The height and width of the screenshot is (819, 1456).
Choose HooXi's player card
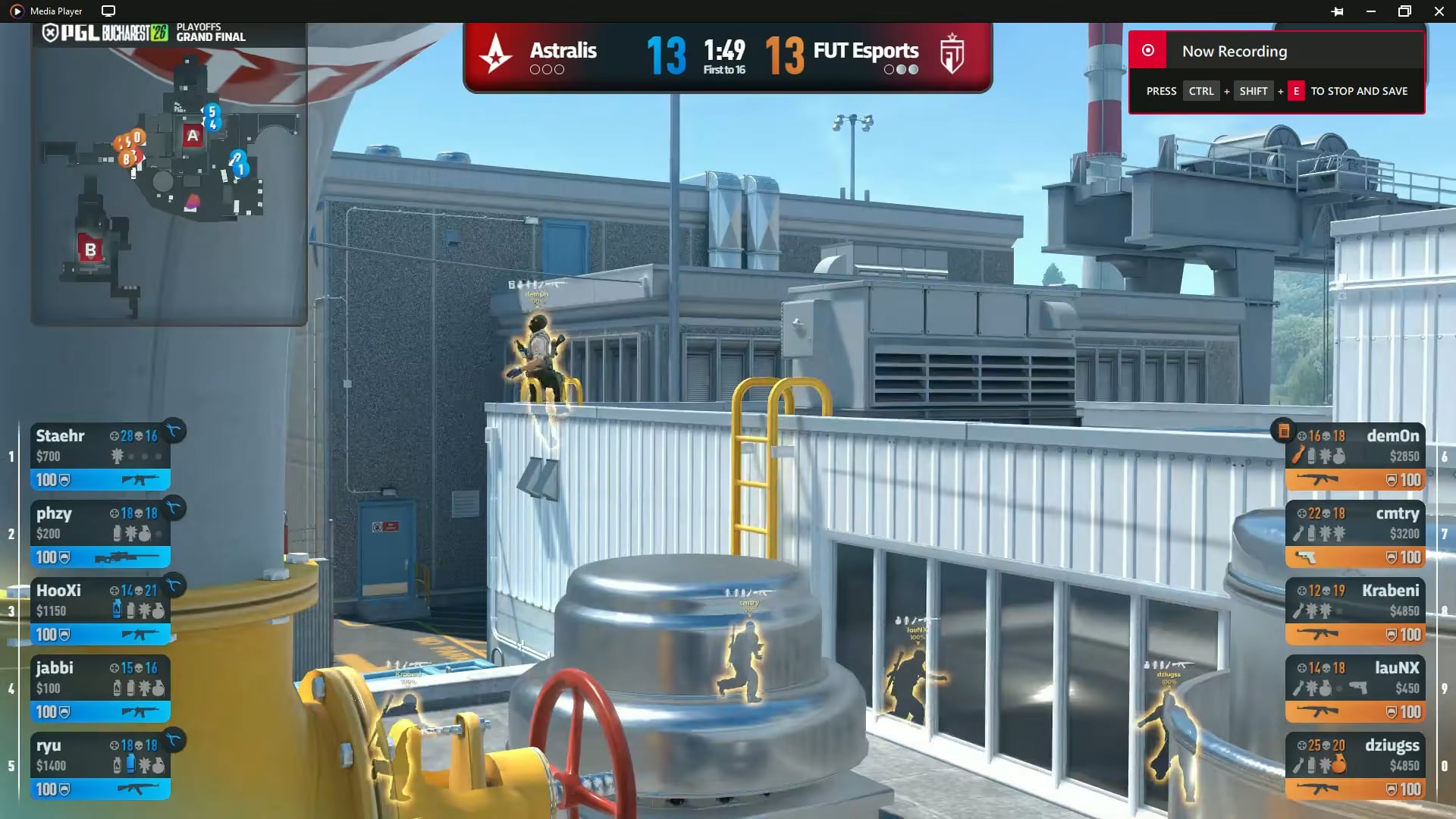tap(100, 610)
